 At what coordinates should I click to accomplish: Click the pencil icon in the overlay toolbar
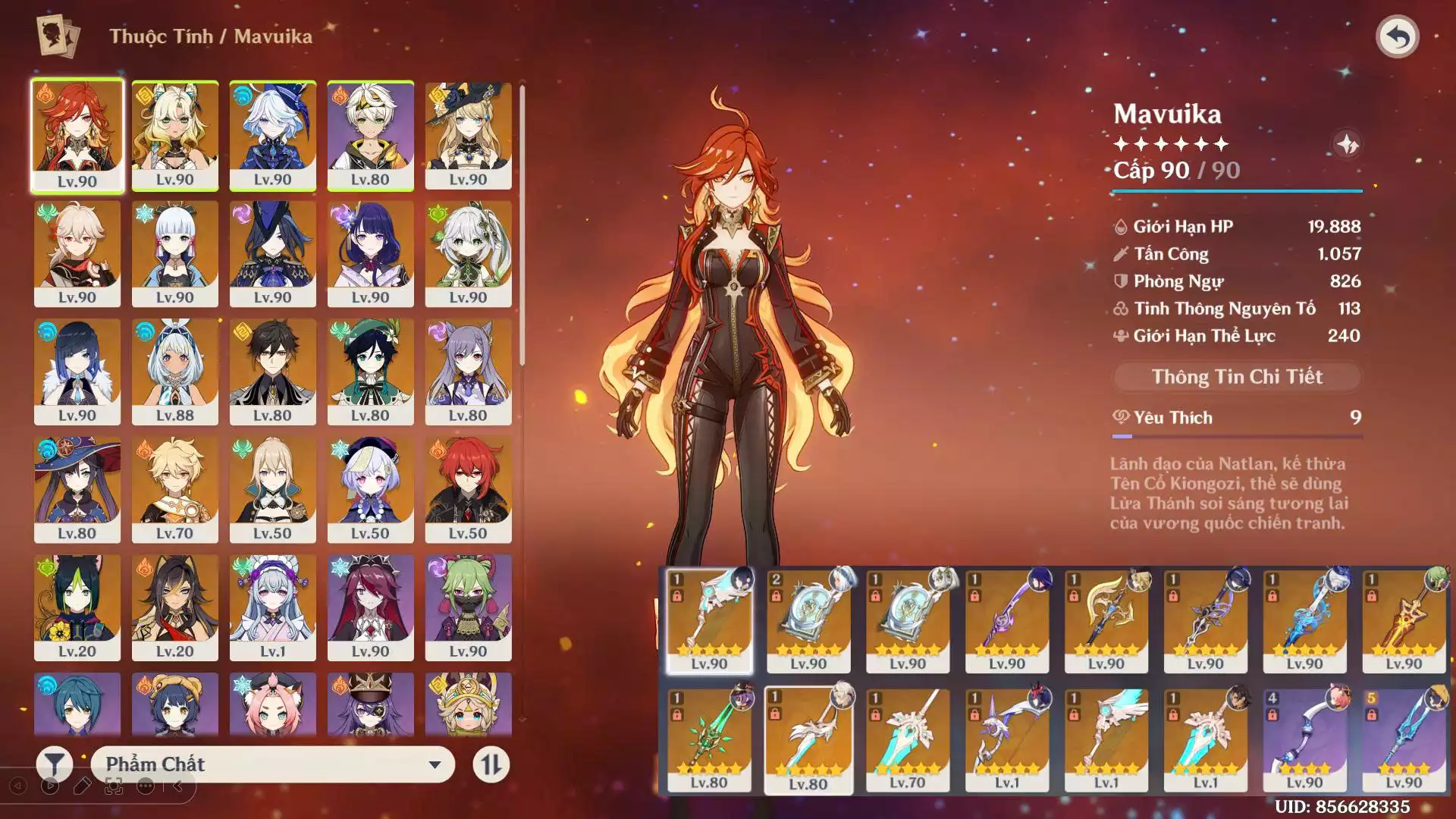point(82,786)
